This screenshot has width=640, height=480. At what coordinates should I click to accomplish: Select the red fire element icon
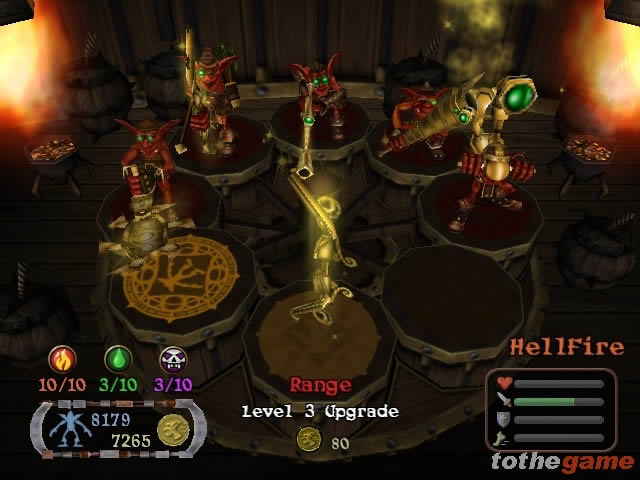pyautogui.click(x=62, y=360)
